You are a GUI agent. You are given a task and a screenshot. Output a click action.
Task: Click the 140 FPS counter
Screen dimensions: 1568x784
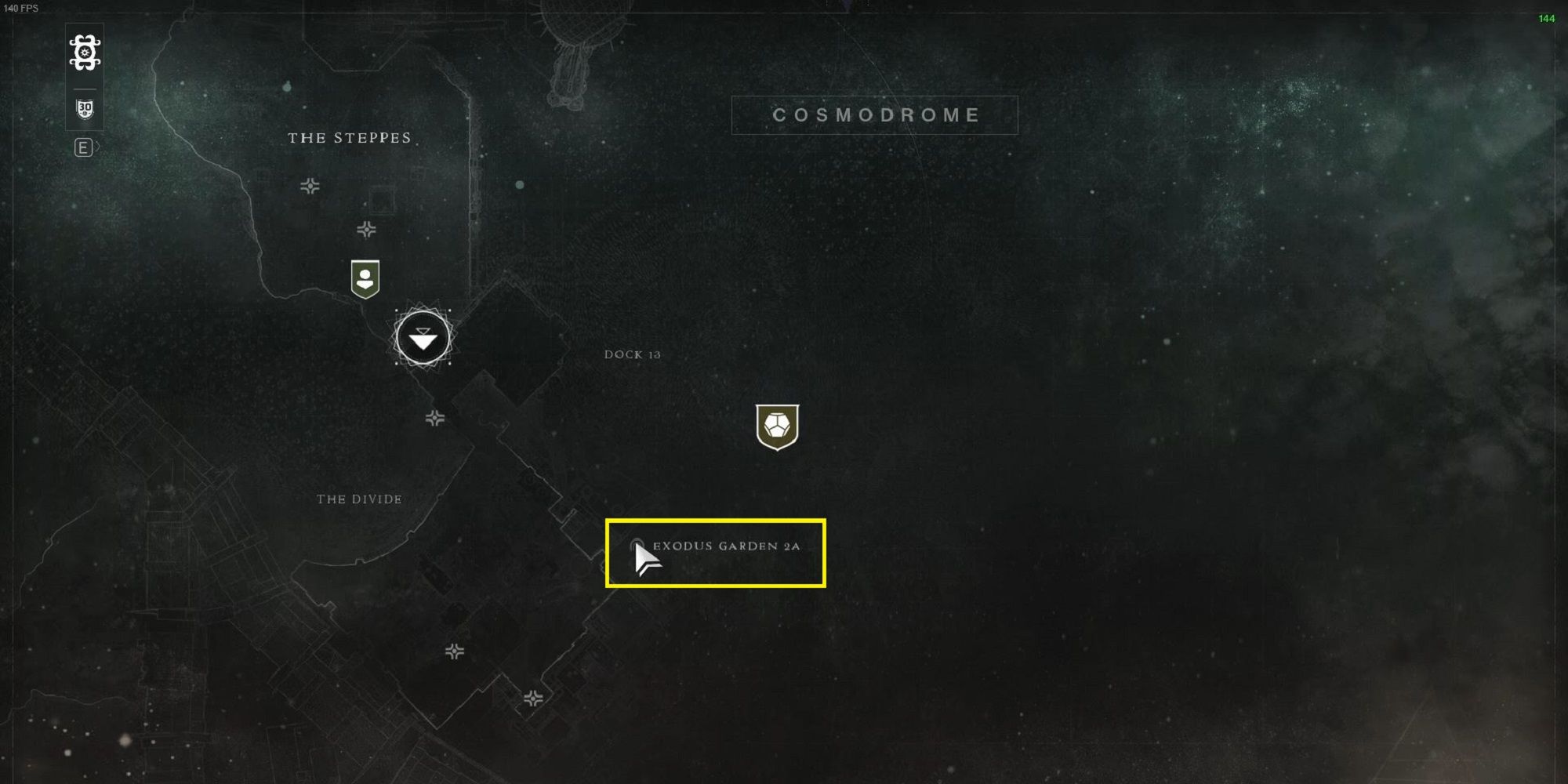(22, 6)
